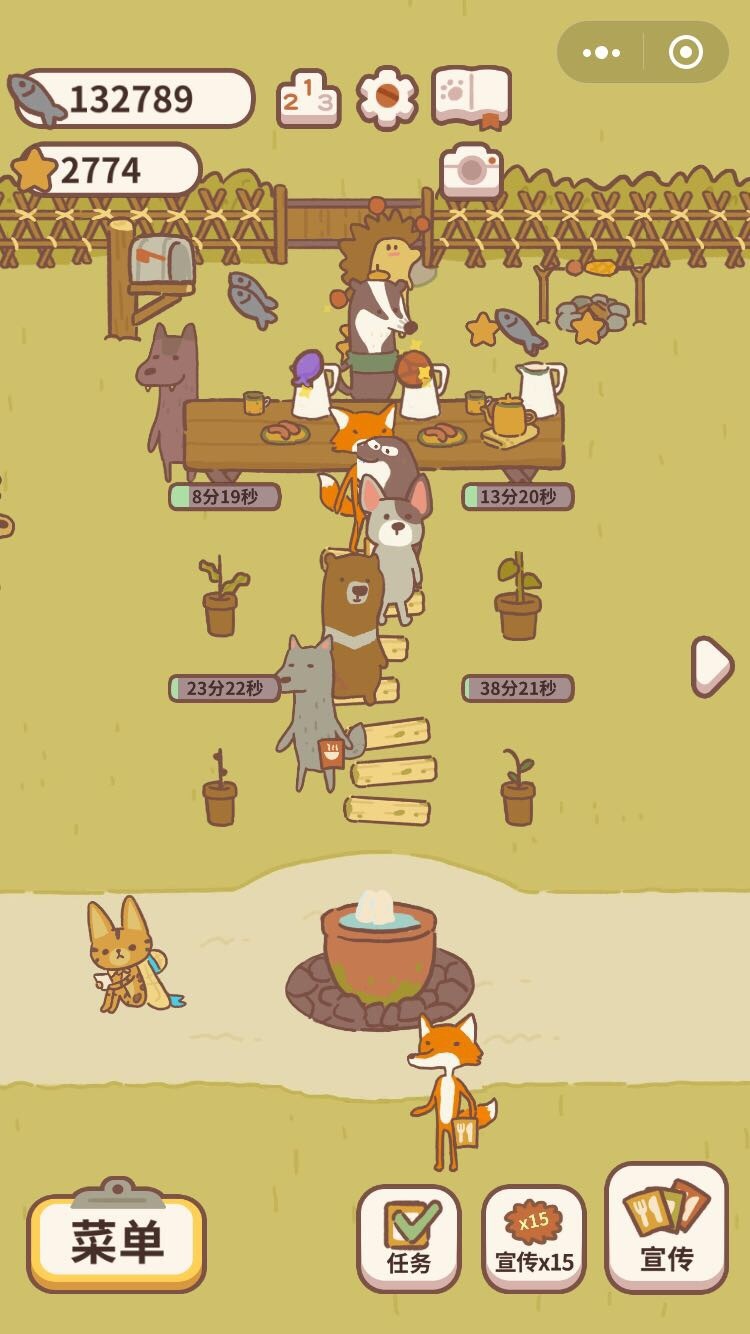
Task: Open the 任务 tasks checklist
Action: click(409, 1238)
